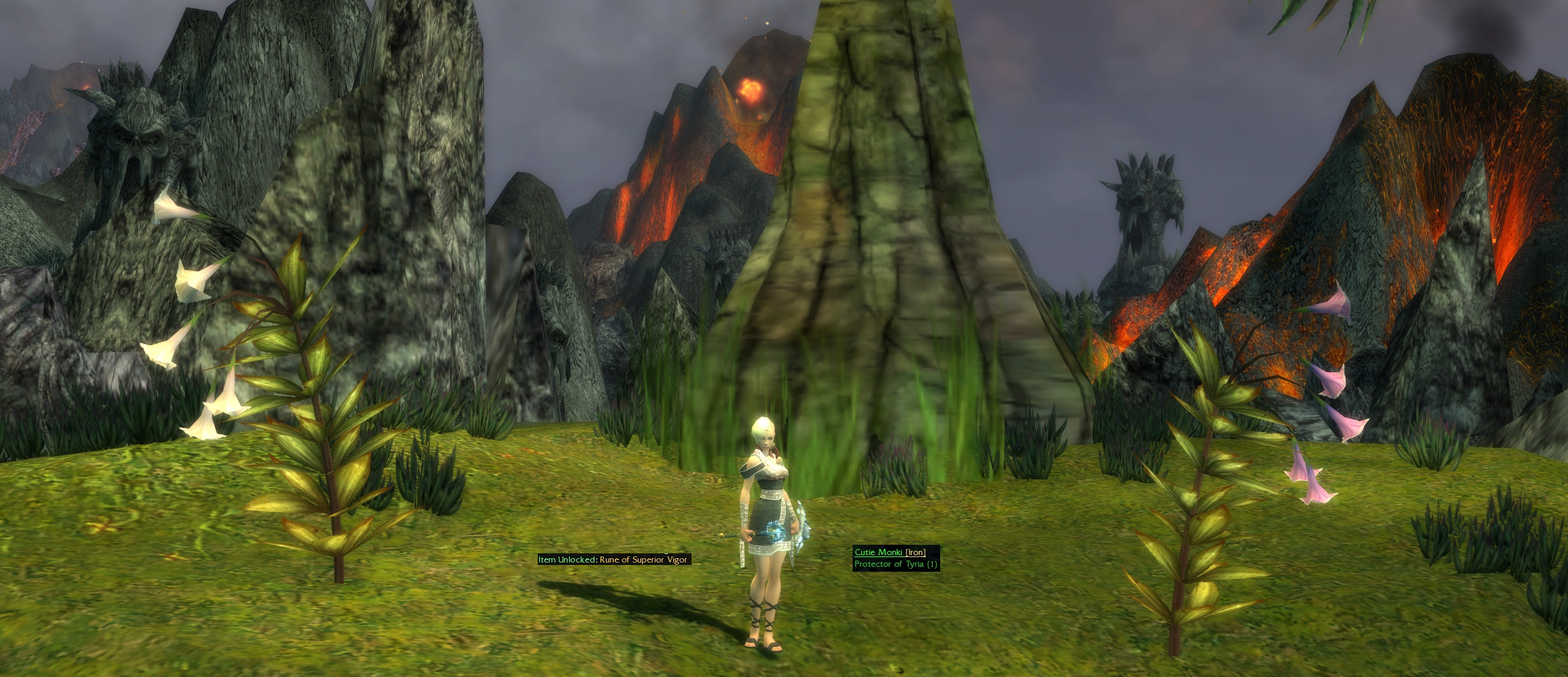
Task: Click the Rune of Superior Vigor item label
Action: (x=614, y=559)
